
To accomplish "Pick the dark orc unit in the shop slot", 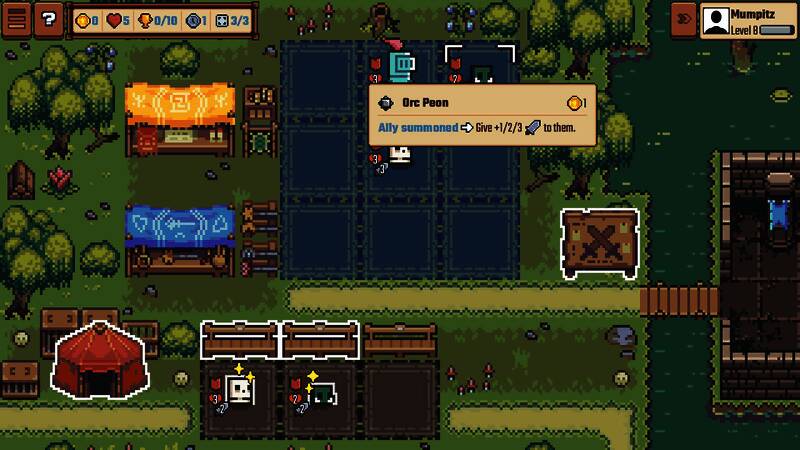I will (320, 394).
